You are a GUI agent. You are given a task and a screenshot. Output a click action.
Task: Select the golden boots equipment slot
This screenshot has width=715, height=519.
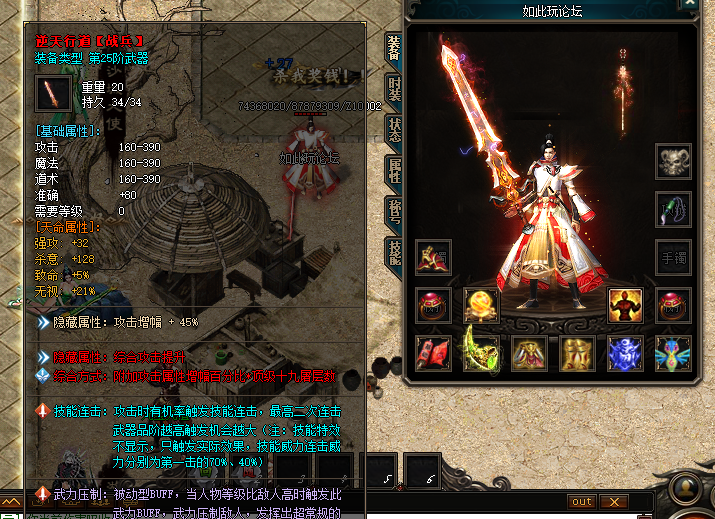tap(577, 353)
